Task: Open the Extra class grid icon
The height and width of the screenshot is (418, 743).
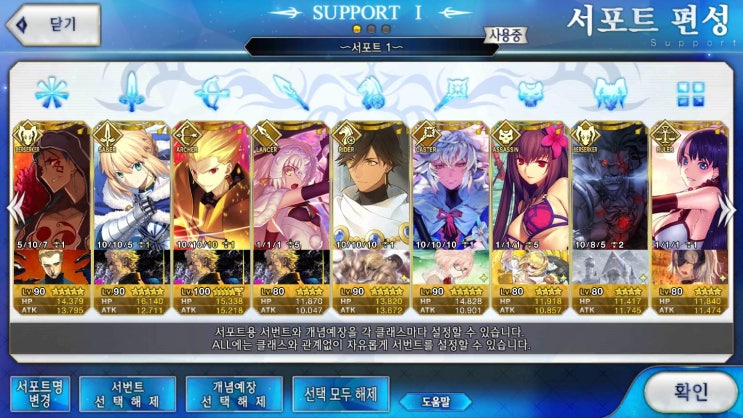Action: pyautogui.click(x=690, y=93)
